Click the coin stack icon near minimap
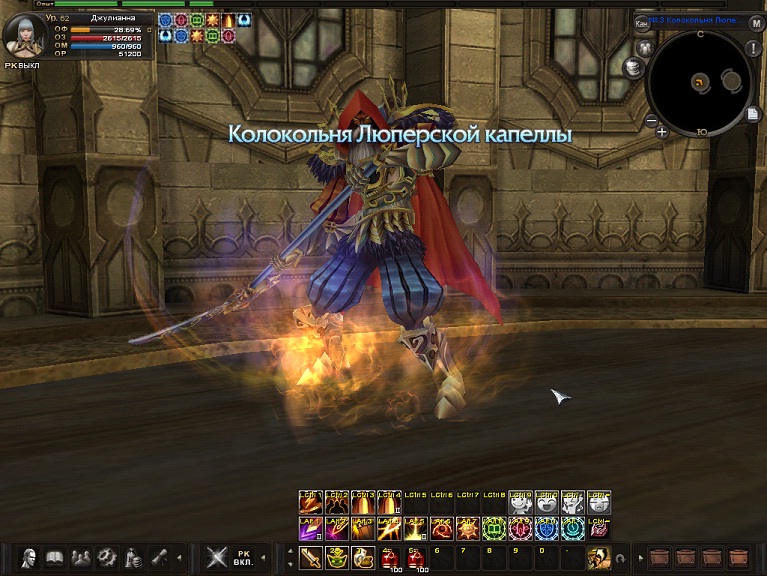 click(x=632, y=67)
